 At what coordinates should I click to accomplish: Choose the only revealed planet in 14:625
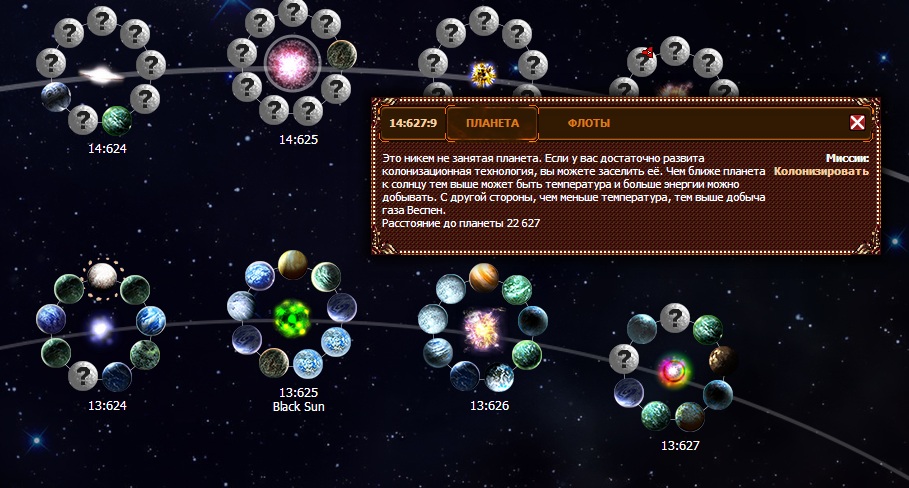(341, 53)
